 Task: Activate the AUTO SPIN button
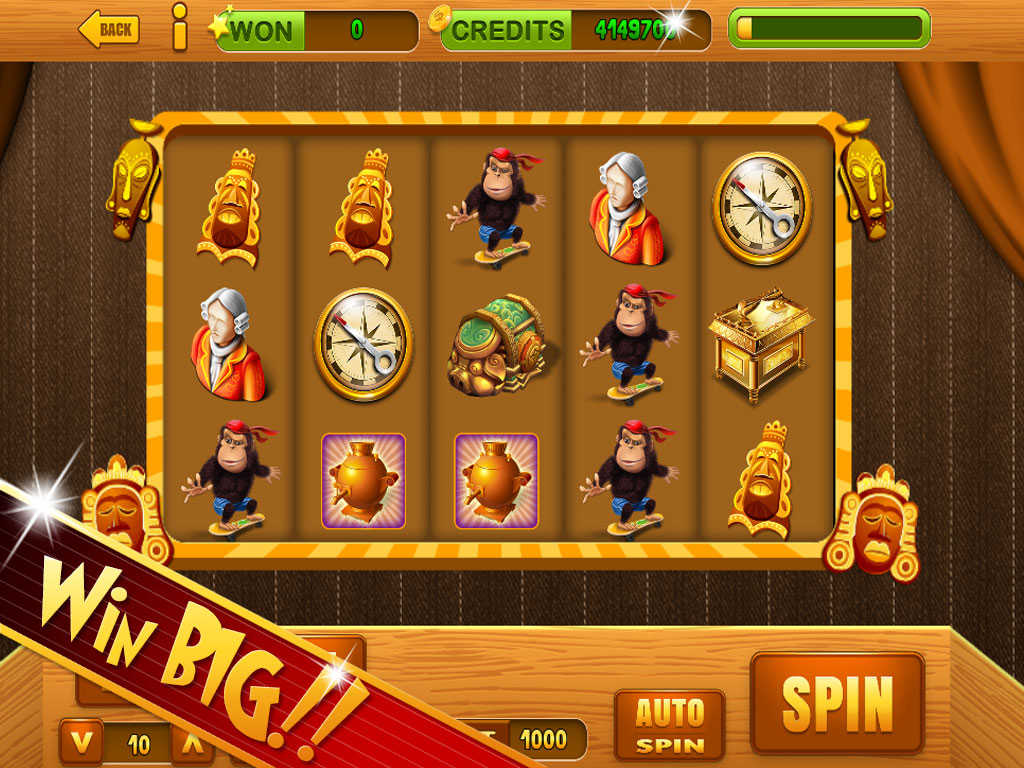click(669, 725)
